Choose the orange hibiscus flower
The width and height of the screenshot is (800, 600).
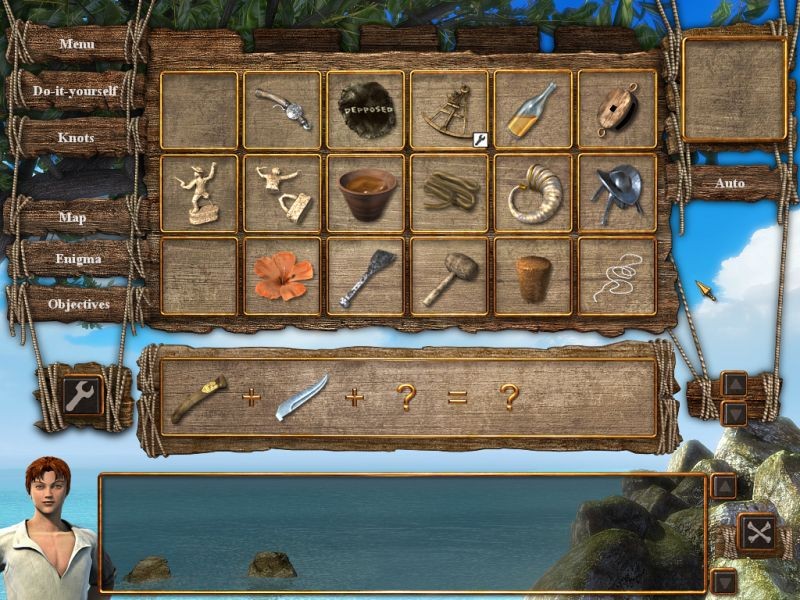[282, 276]
